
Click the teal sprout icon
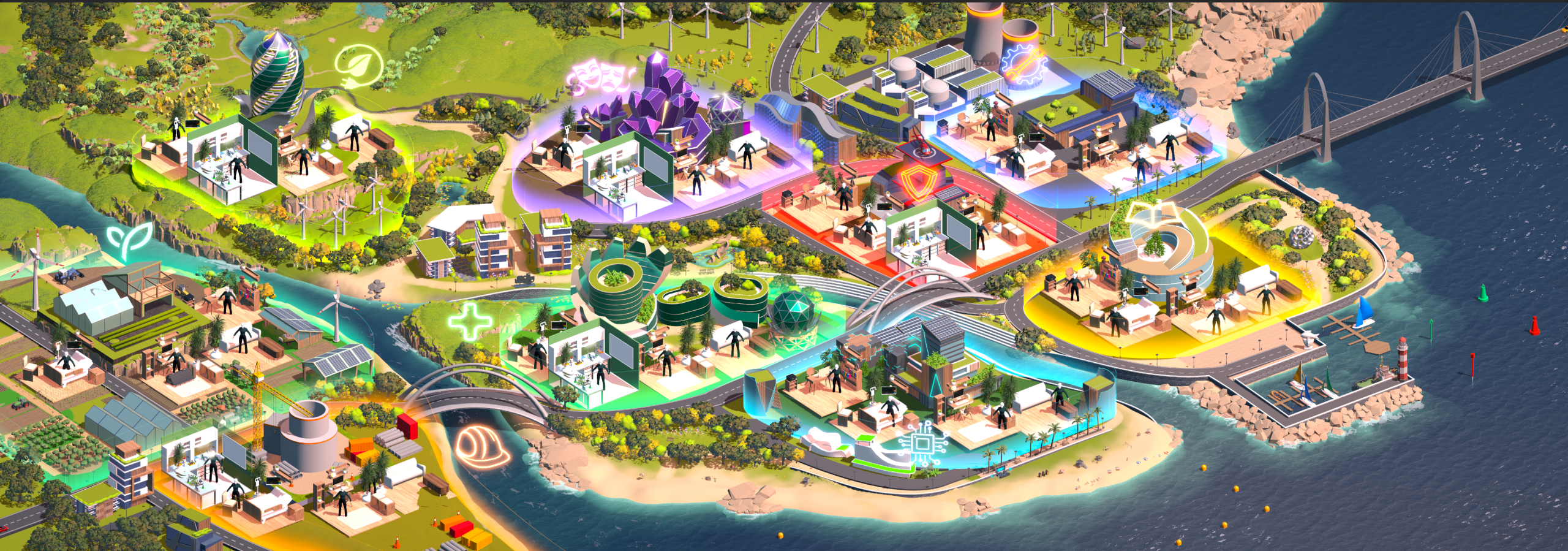pyautogui.click(x=130, y=241)
